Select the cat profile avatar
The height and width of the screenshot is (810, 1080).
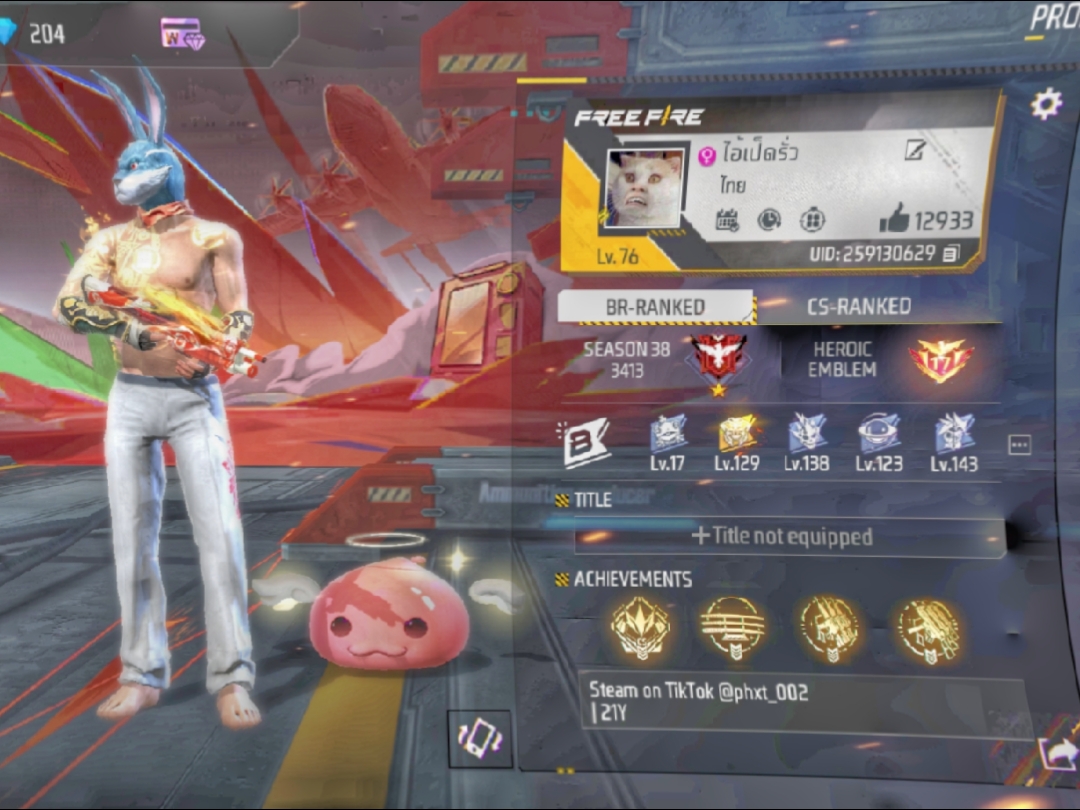[x=644, y=189]
